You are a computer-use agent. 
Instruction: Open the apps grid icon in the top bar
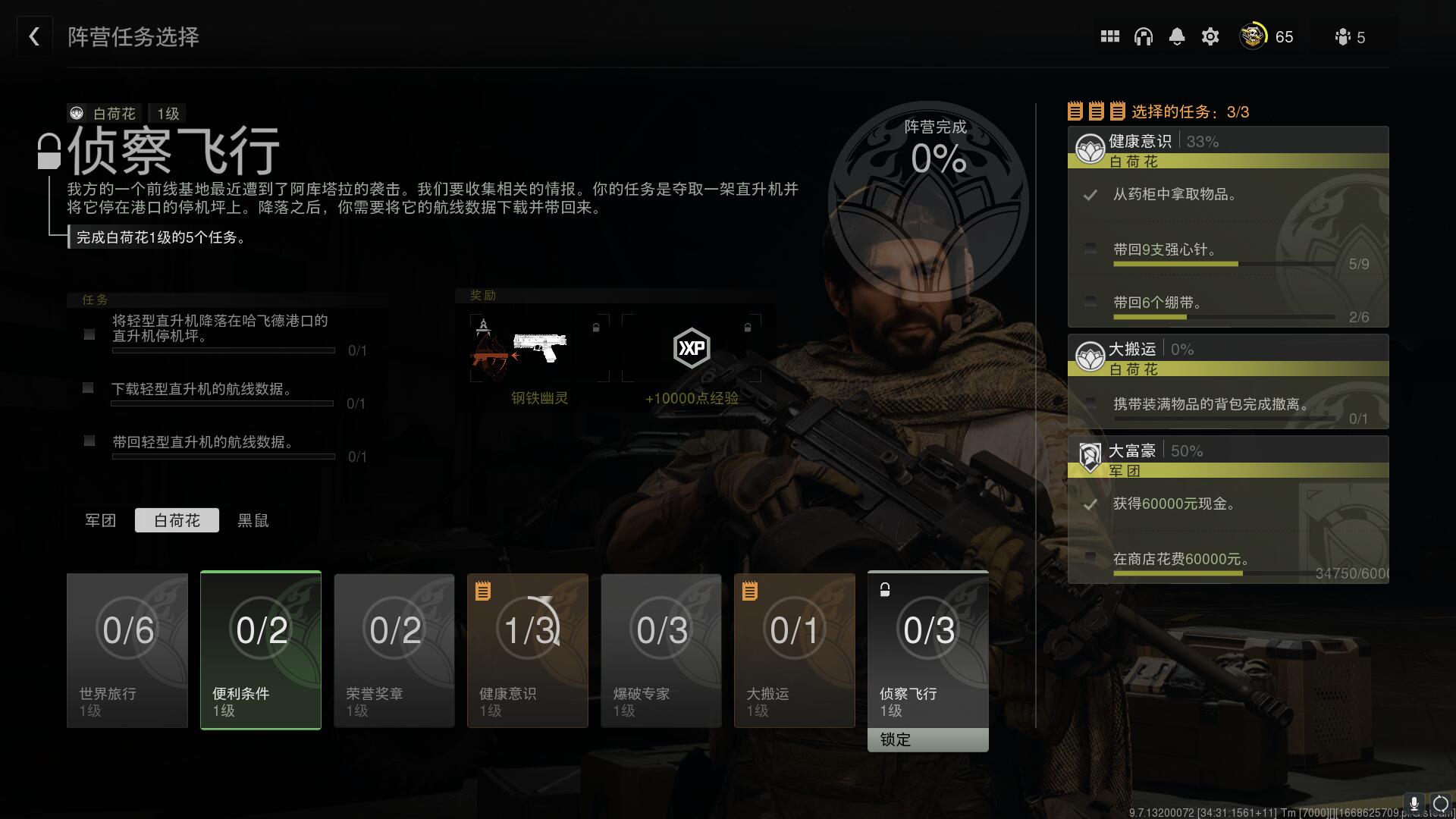pyautogui.click(x=1109, y=36)
